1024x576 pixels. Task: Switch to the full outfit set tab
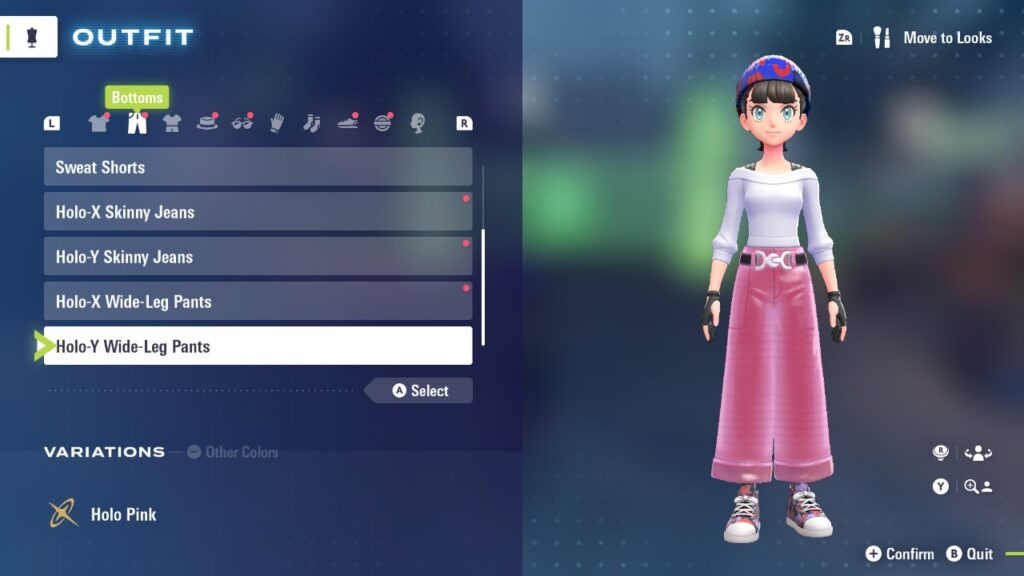click(x=172, y=123)
